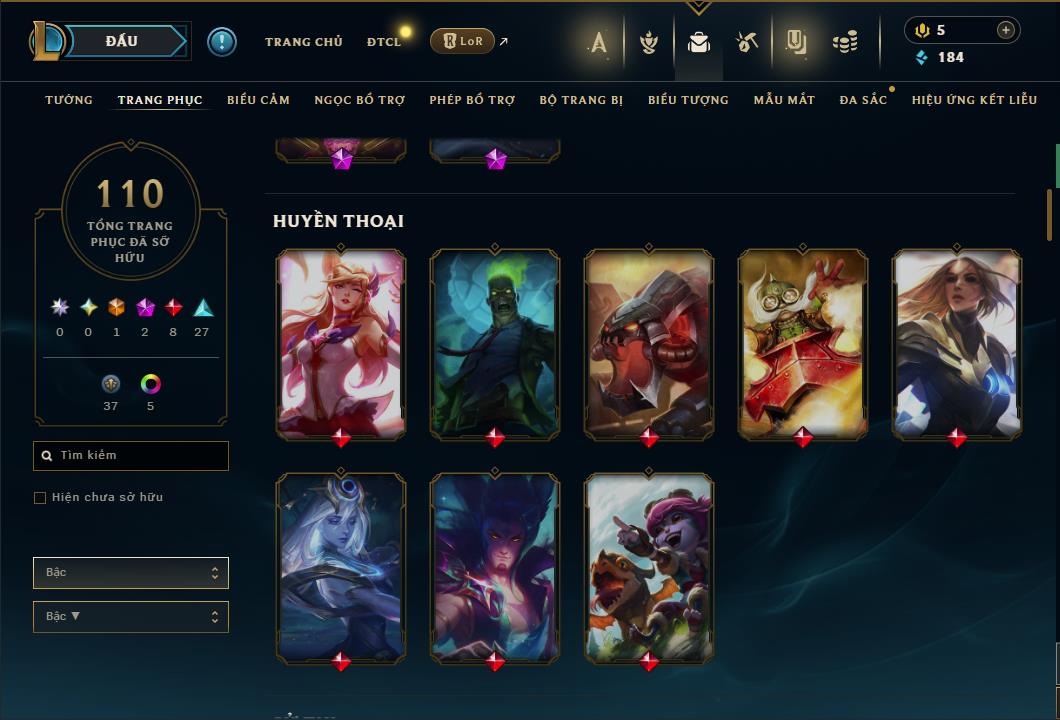Image resolution: width=1060 pixels, height=720 pixels.
Task: Switch to the TƯỚNG tab
Action: click(x=69, y=100)
